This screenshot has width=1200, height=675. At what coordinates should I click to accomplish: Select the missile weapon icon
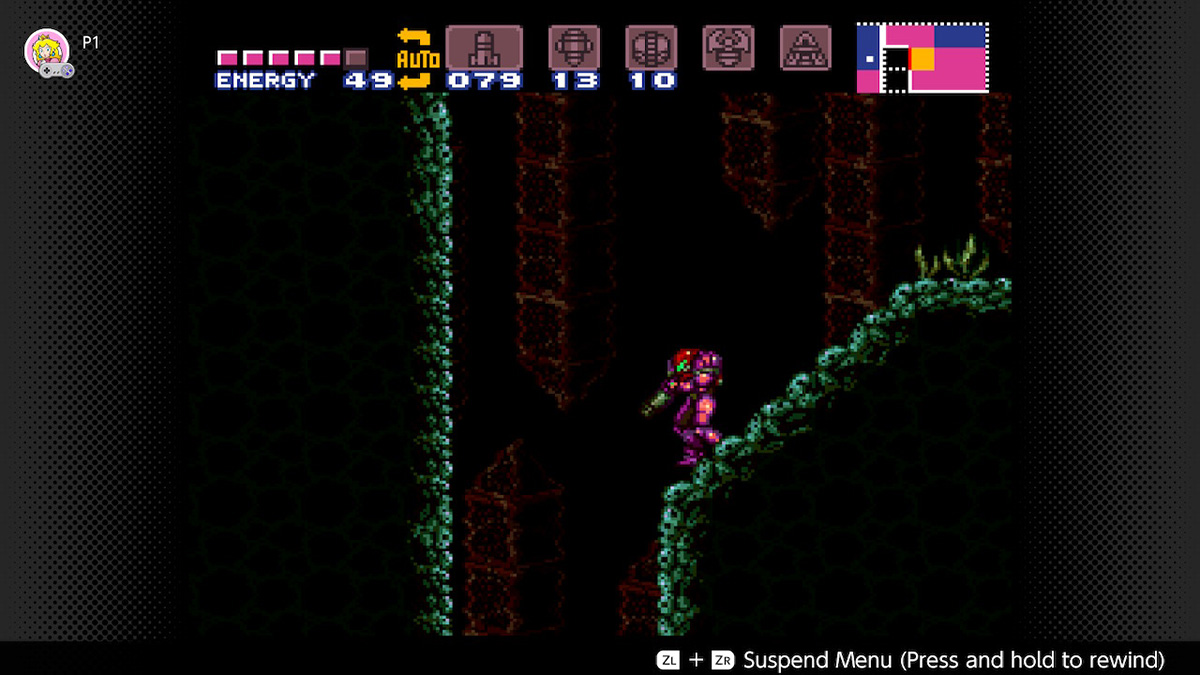pyautogui.click(x=484, y=47)
